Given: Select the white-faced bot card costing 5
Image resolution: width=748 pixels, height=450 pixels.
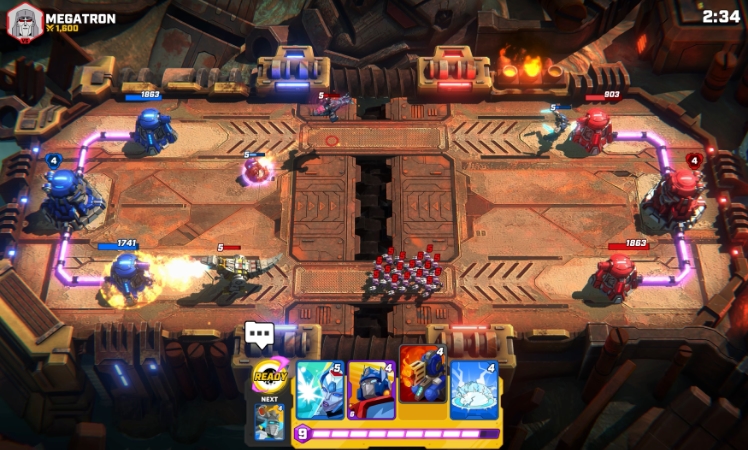Looking at the screenshot, I should tap(320, 390).
